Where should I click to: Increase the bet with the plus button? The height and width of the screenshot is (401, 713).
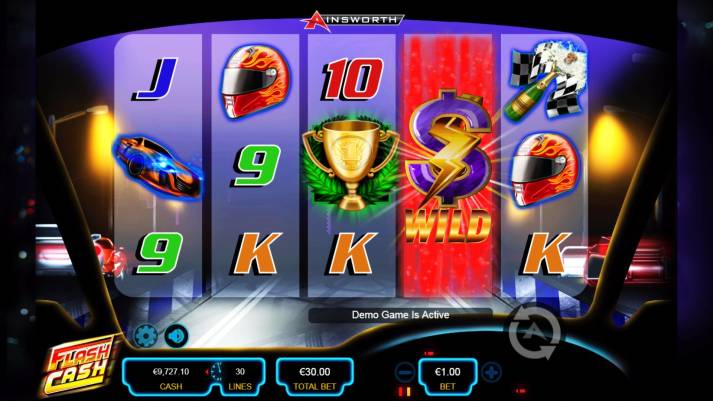pos(491,372)
